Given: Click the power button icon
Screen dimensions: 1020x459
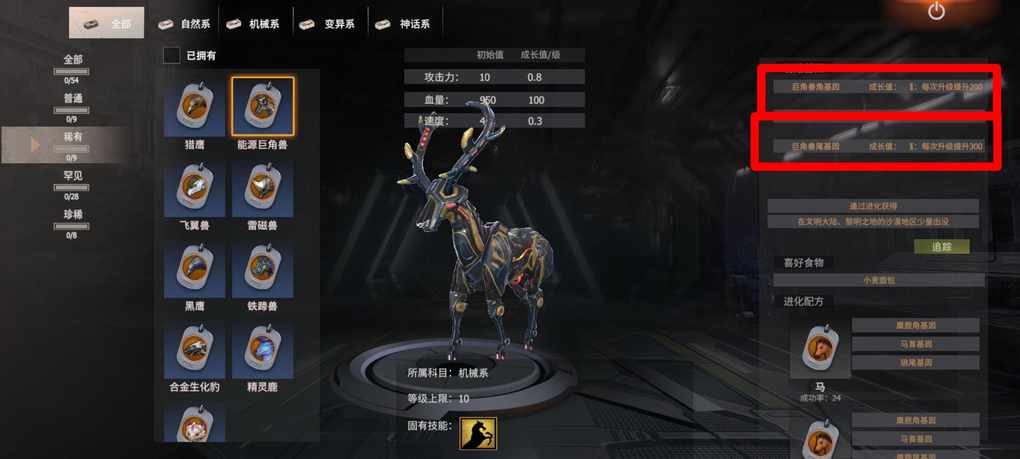Looking at the screenshot, I should click(x=936, y=12).
